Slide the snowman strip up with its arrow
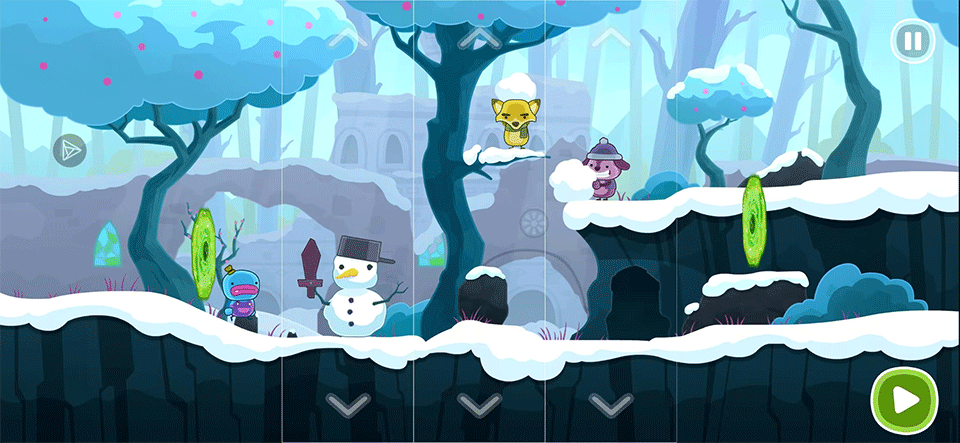 tap(347, 38)
